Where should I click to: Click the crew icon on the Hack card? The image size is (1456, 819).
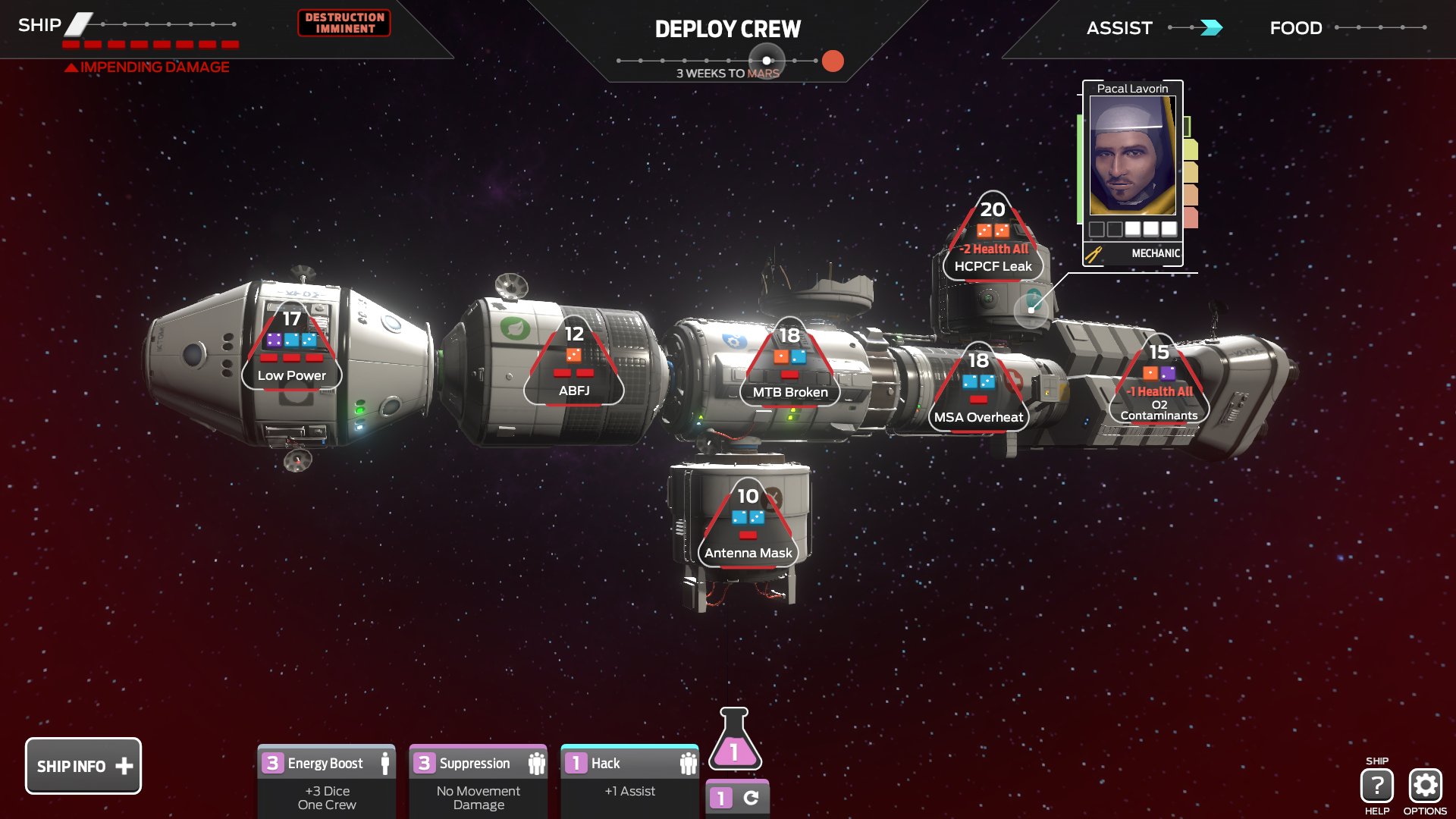pyautogui.click(x=689, y=764)
